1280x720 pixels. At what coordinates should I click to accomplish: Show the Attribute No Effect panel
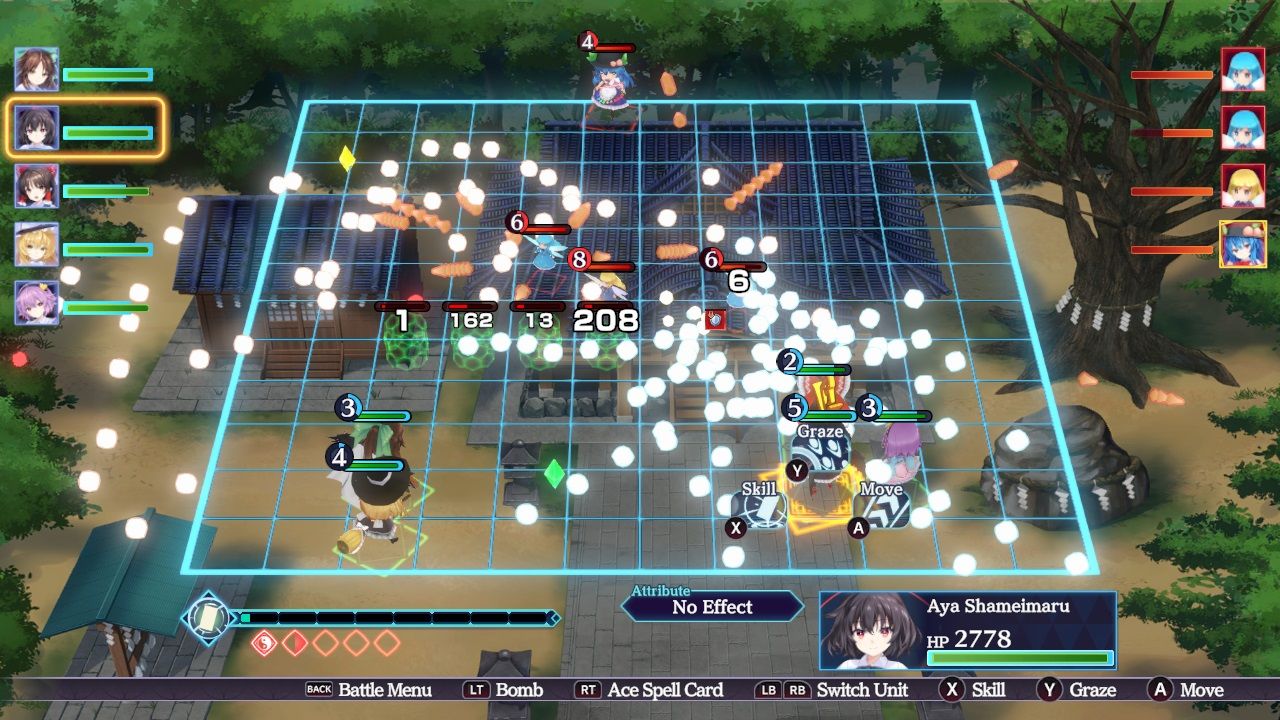[712, 606]
